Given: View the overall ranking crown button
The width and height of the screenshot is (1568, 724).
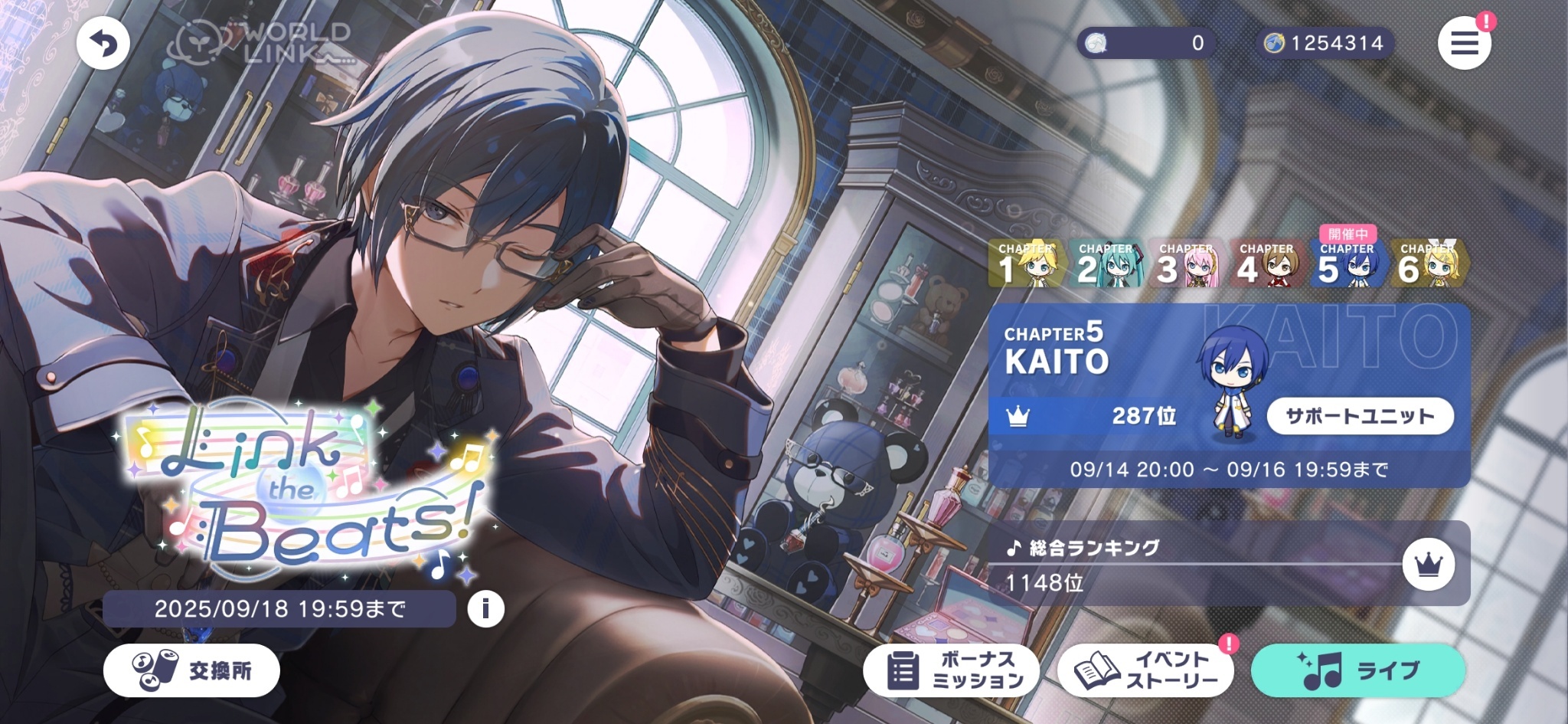Looking at the screenshot, I should click(x=1428, y=565).
